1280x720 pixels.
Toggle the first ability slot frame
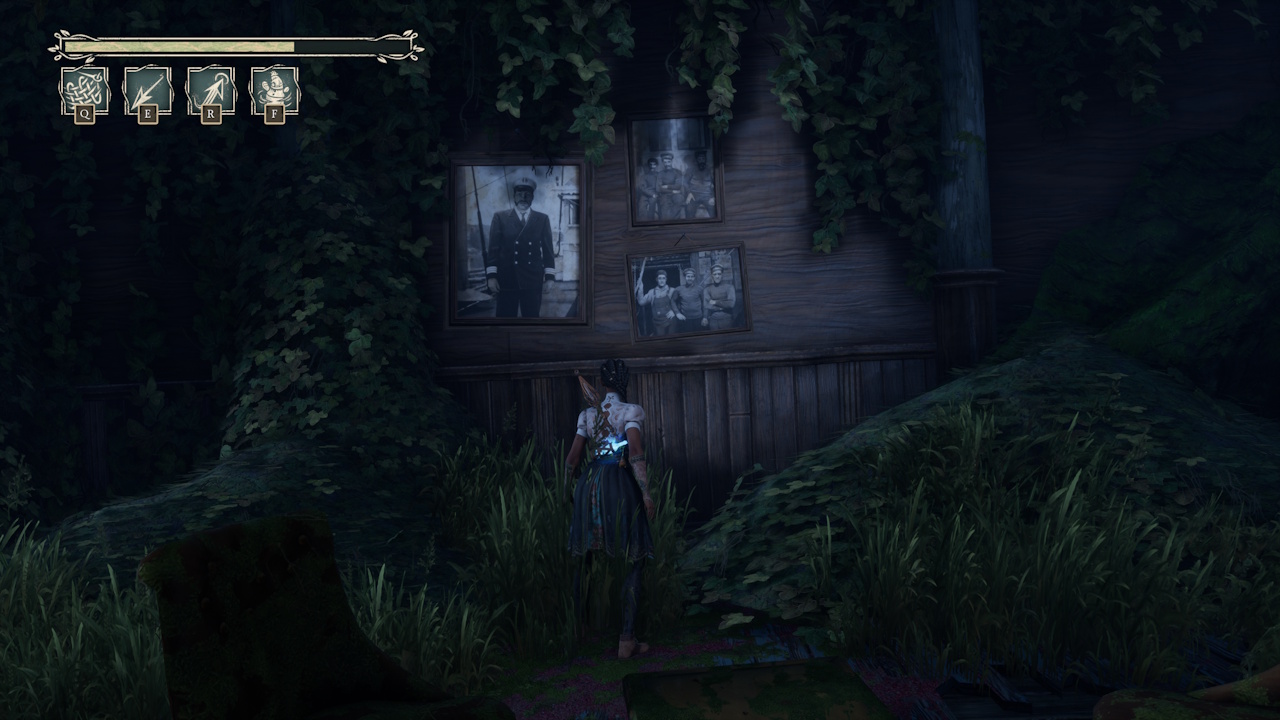coord(85,88)
